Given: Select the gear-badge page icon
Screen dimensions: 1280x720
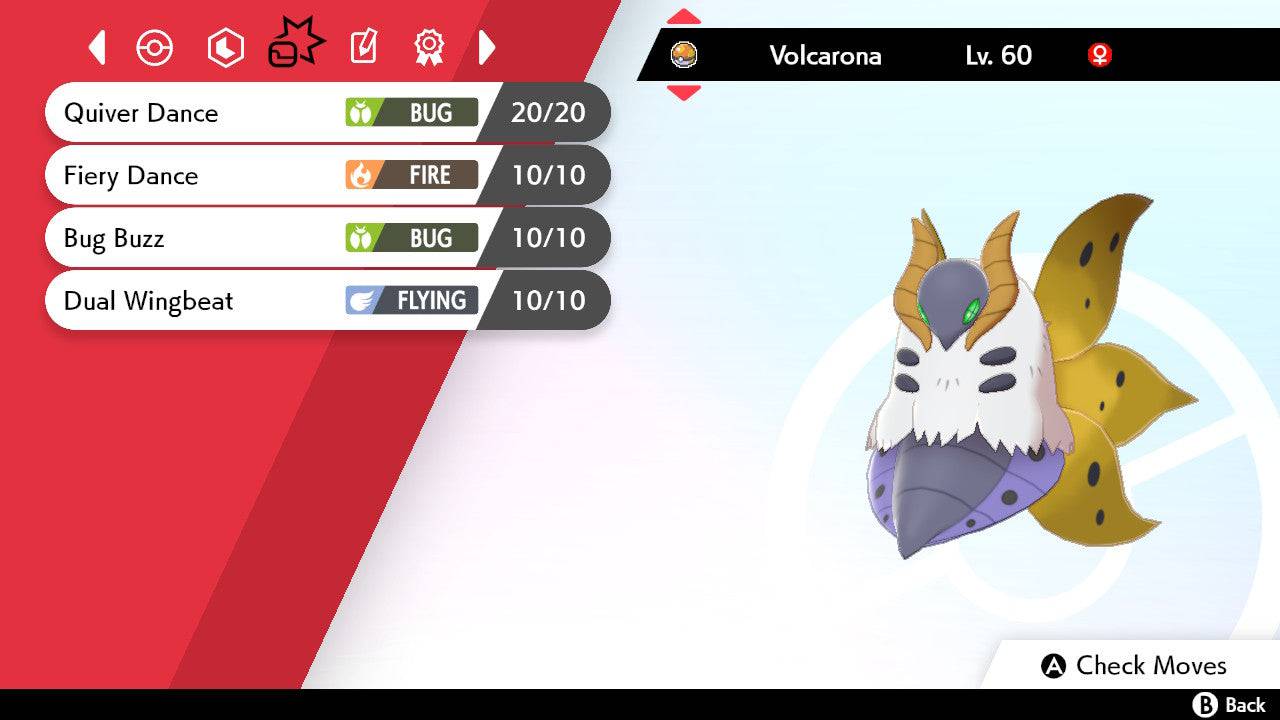Looking at the screenshot, I should point(428,47).
